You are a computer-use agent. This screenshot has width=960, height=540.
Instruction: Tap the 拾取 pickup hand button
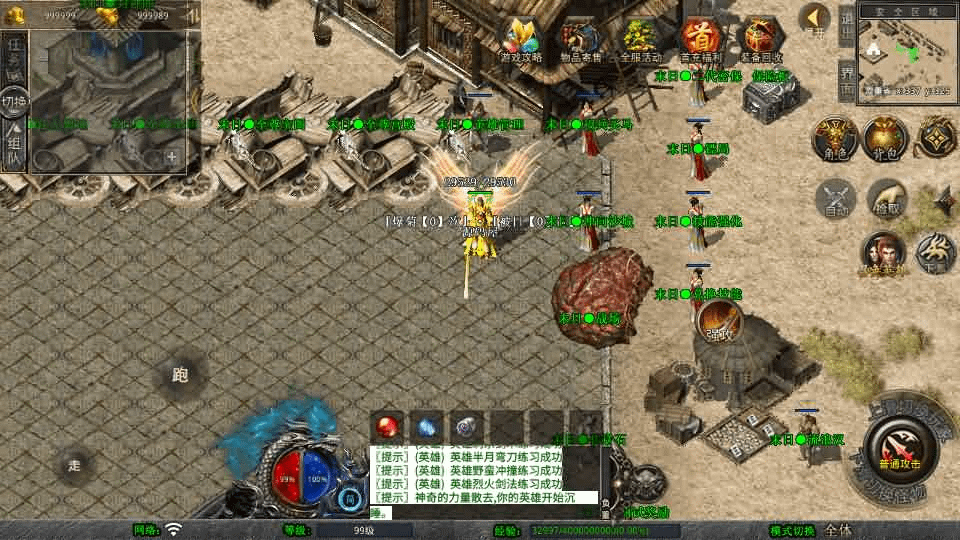point(886,198)
